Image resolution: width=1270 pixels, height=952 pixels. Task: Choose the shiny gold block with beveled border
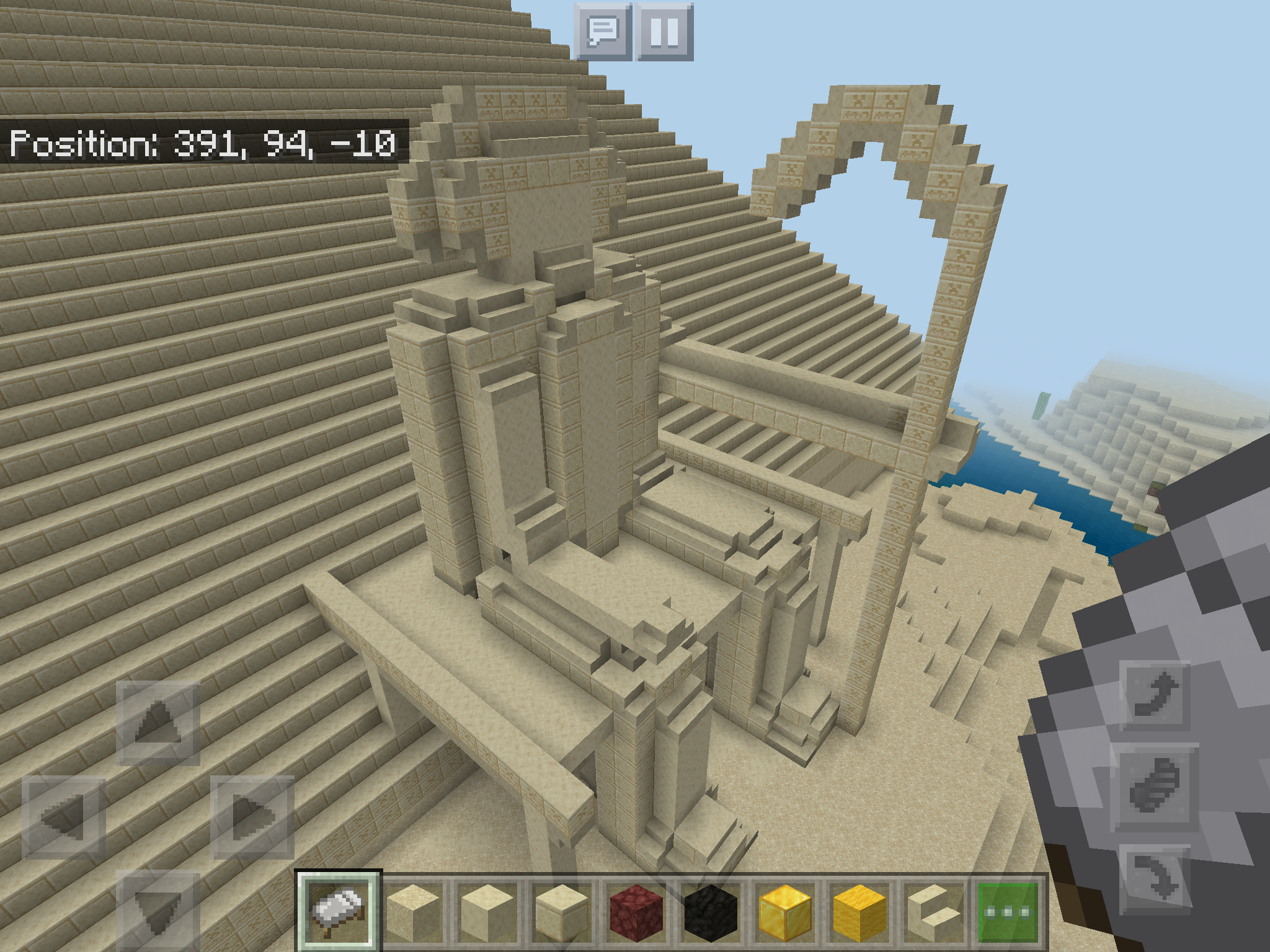tap(784, 911)
